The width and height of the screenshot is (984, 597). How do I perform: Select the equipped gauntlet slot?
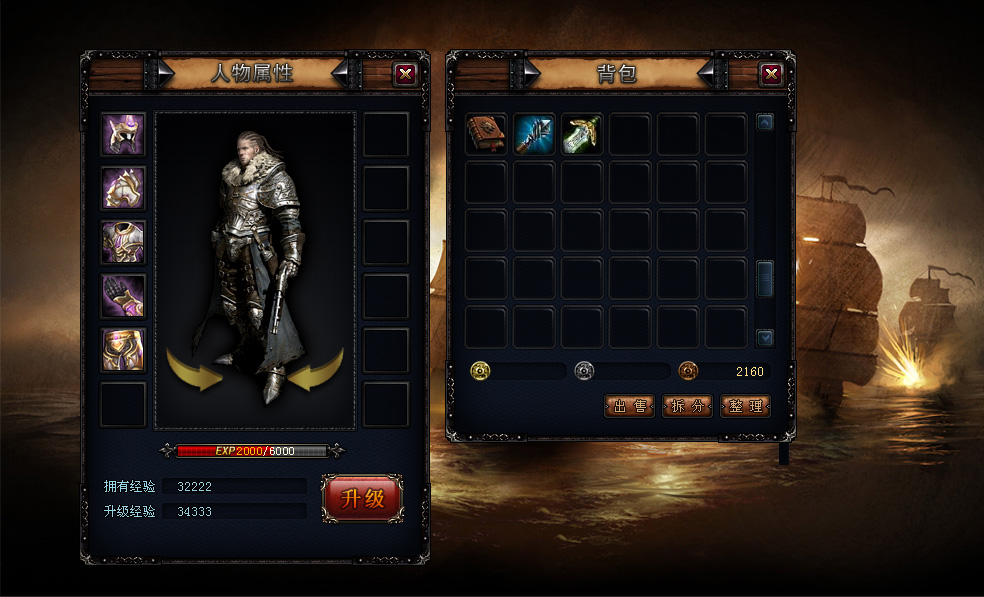click(123, 296)
